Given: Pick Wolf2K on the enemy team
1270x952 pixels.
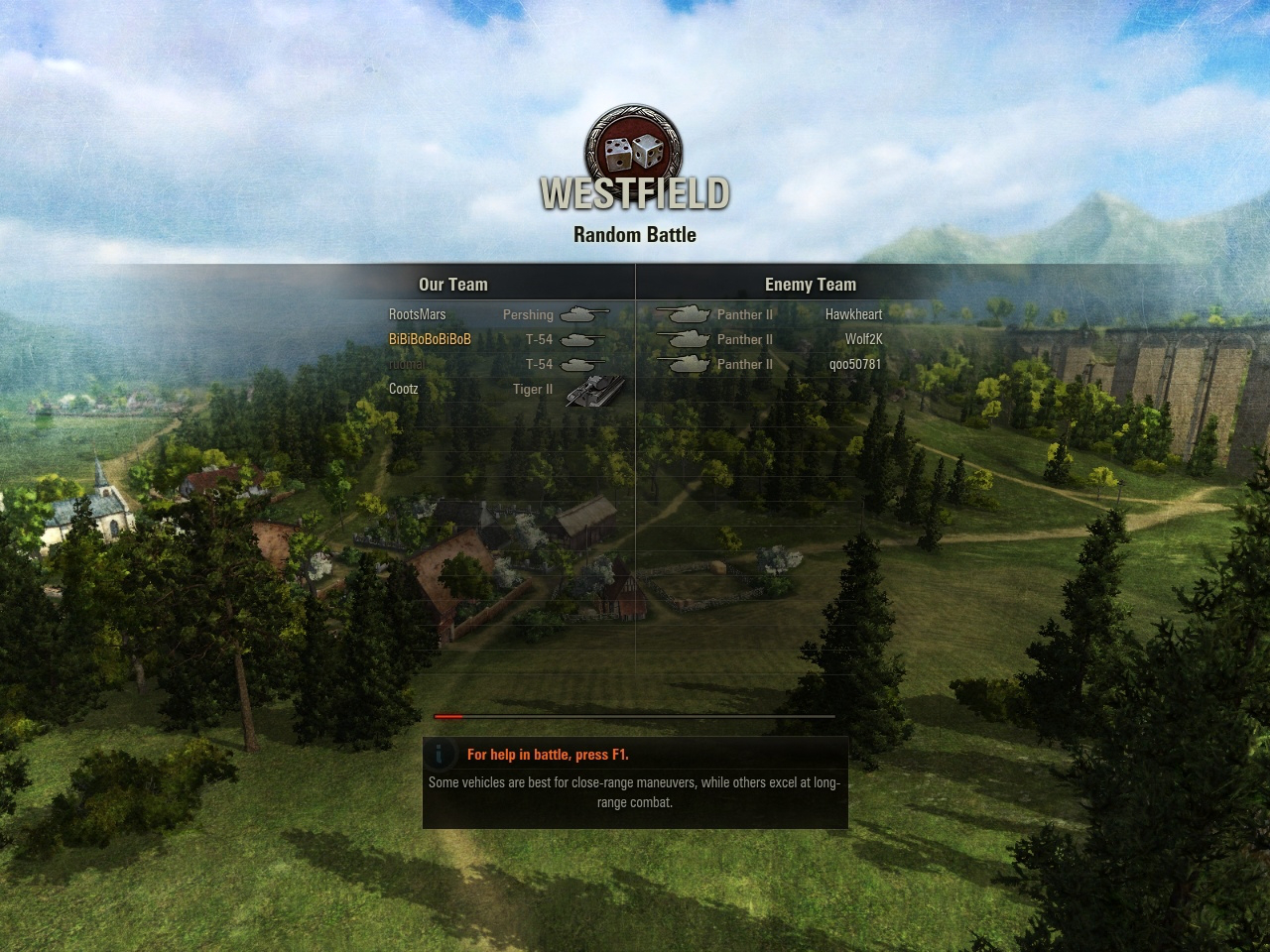Looking at the screenshot, I should pyautogui.click(x=863, y=339).
